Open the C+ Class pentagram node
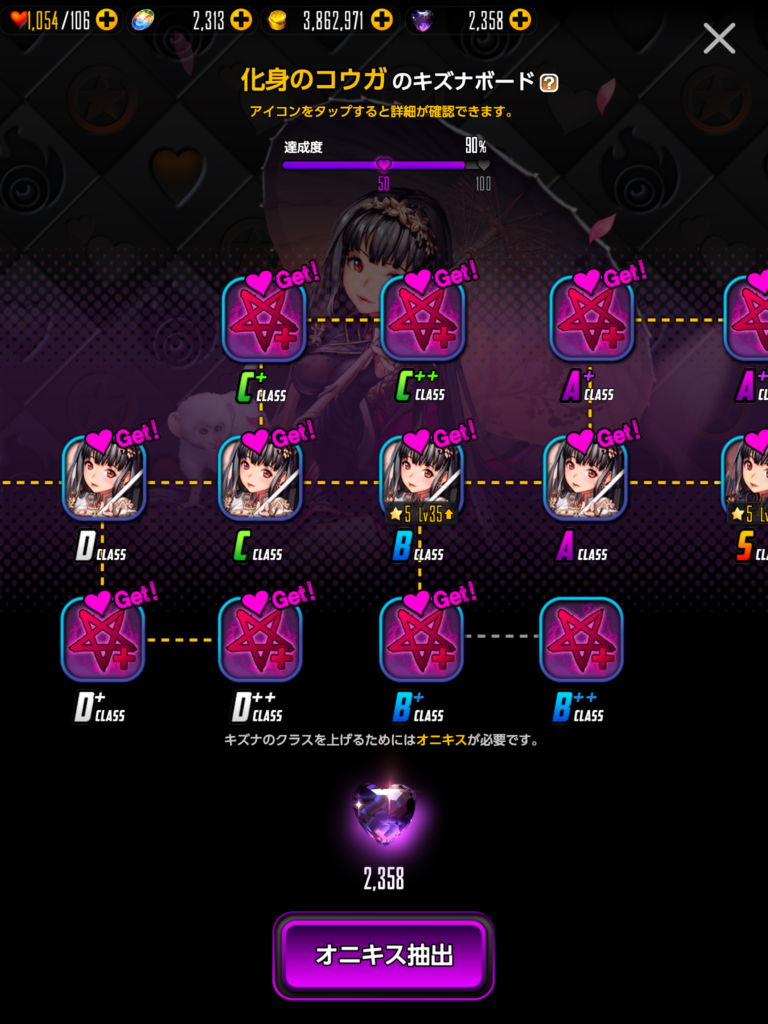 click(263, 319)
